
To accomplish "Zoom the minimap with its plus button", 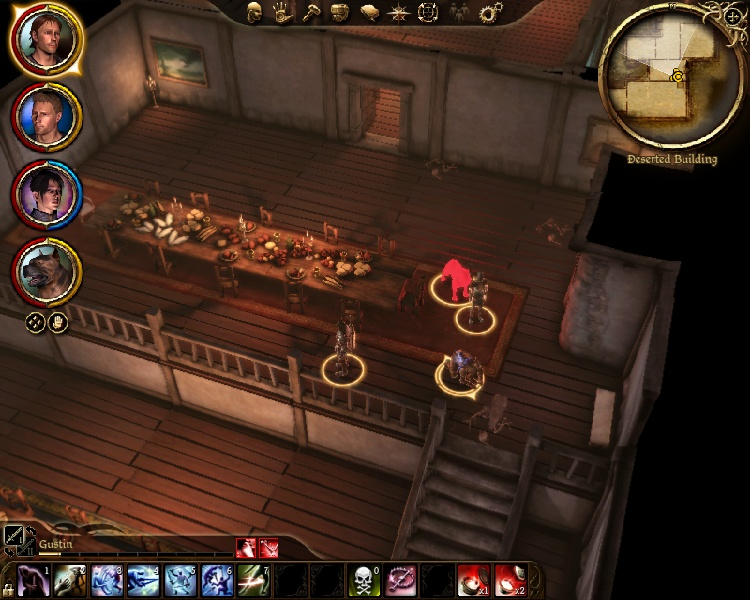I will [x=734, y=17].
